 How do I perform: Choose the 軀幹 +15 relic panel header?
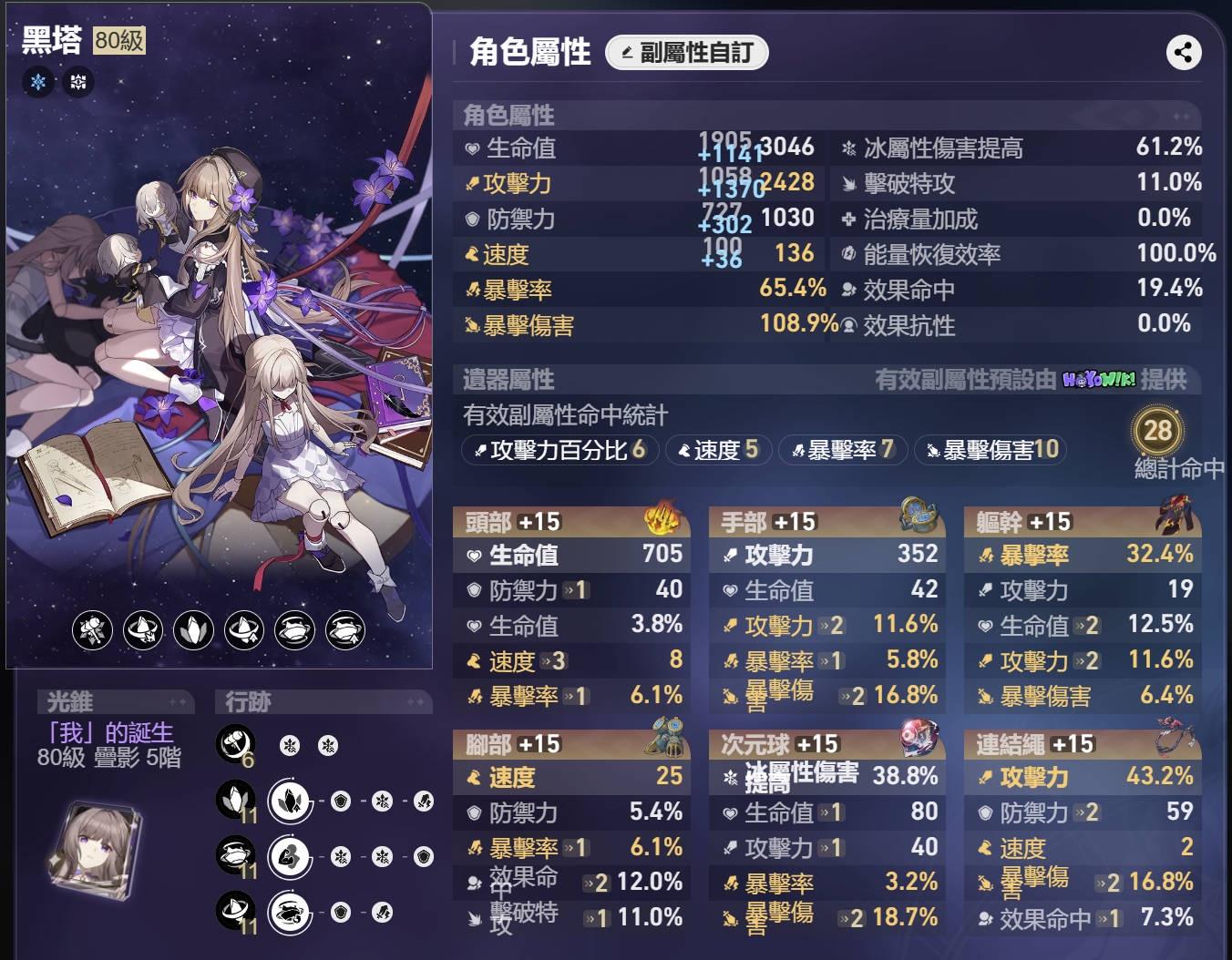coord(1082,522)
